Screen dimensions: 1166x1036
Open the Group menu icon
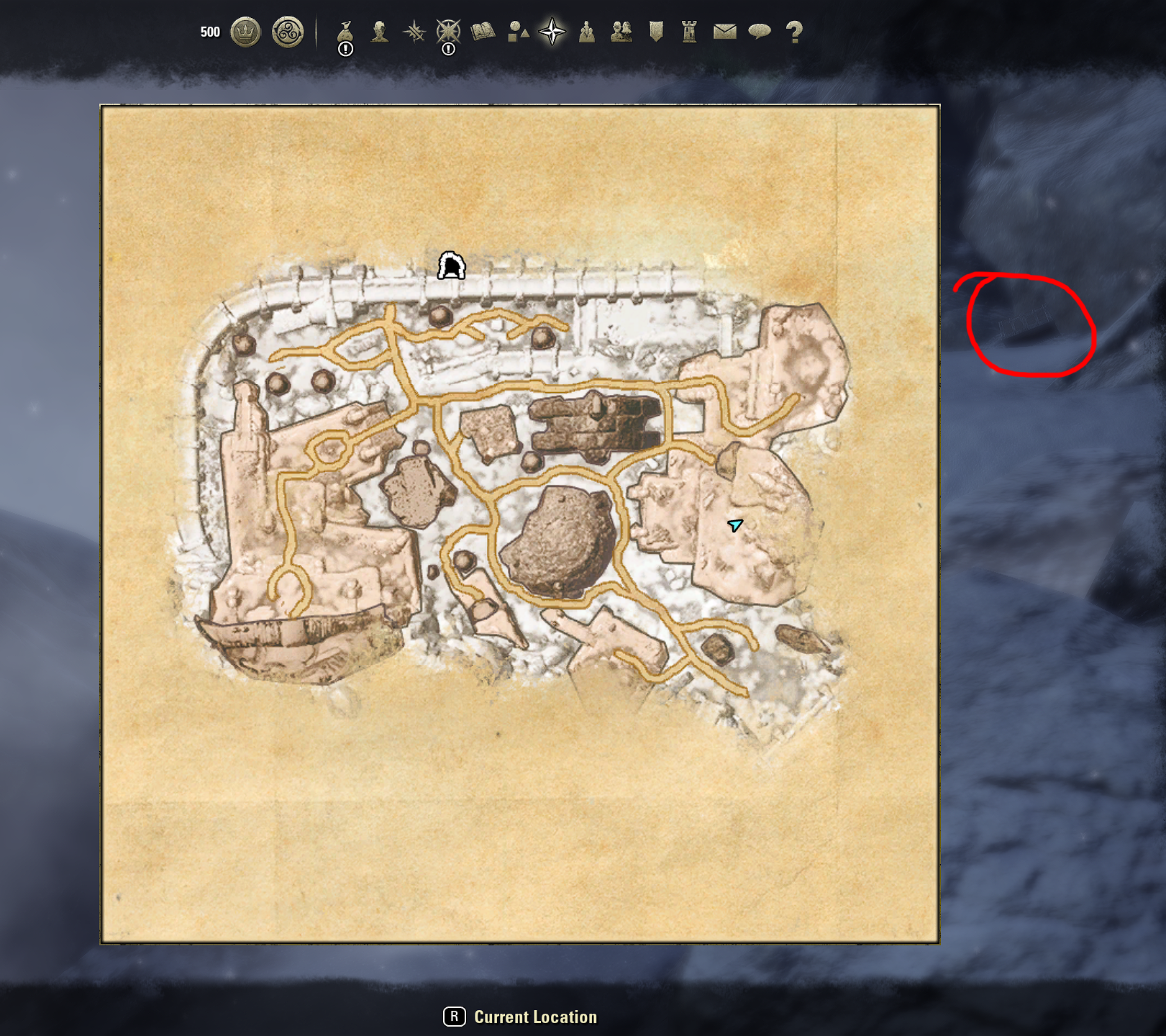(586, 29)
